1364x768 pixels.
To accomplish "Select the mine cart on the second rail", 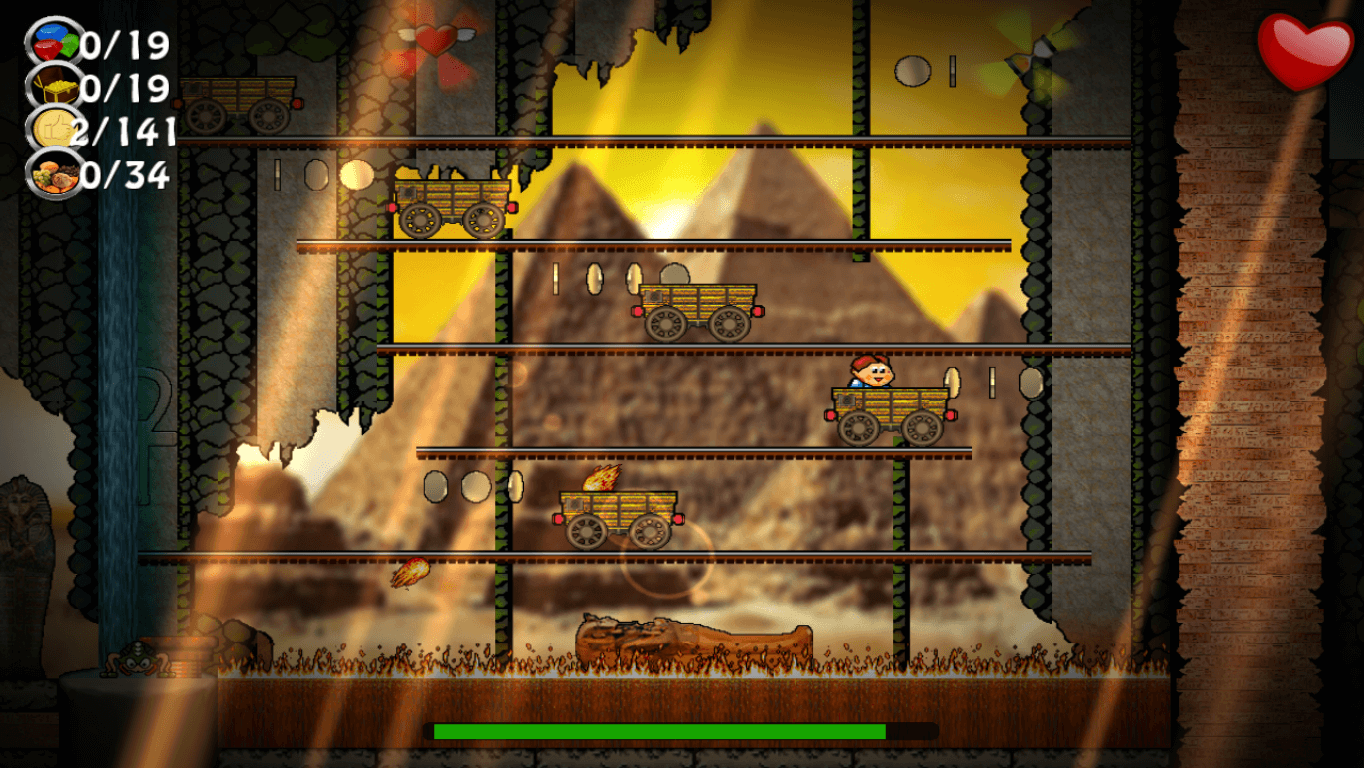I will pos(452,203).
